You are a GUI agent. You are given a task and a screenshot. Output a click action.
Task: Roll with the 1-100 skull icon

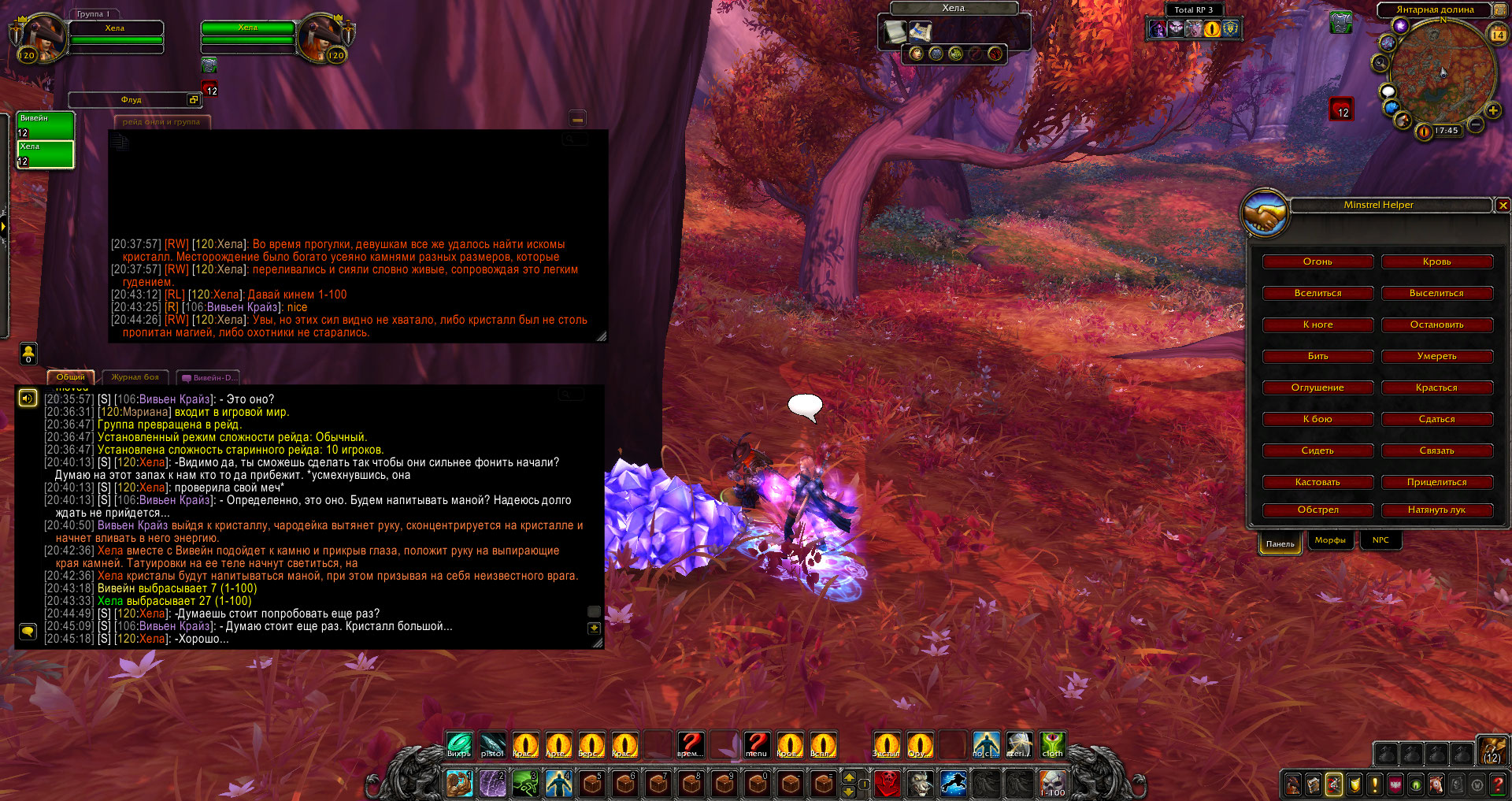tap(1053, 784)
